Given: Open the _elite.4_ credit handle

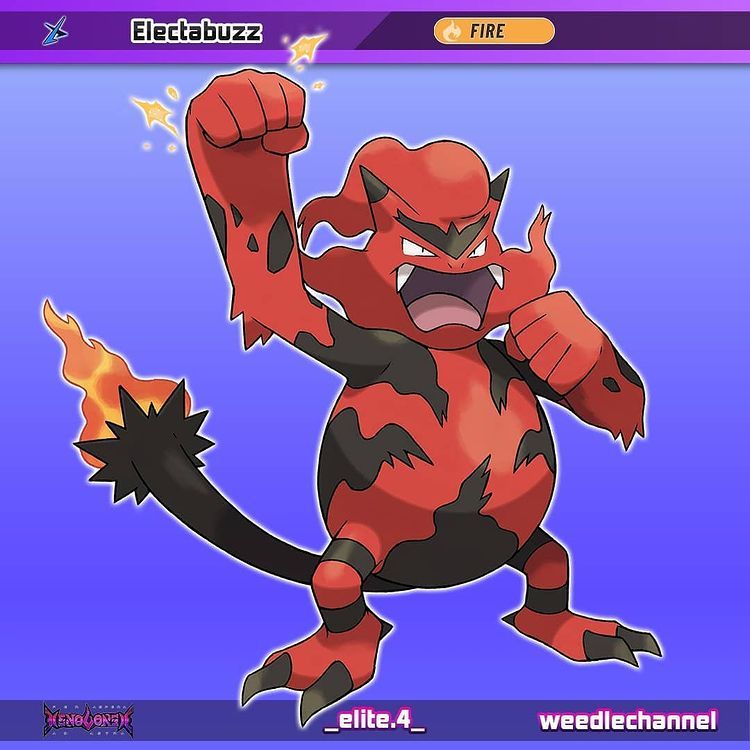Looking at the screenshot, I should tap(374, 720).
